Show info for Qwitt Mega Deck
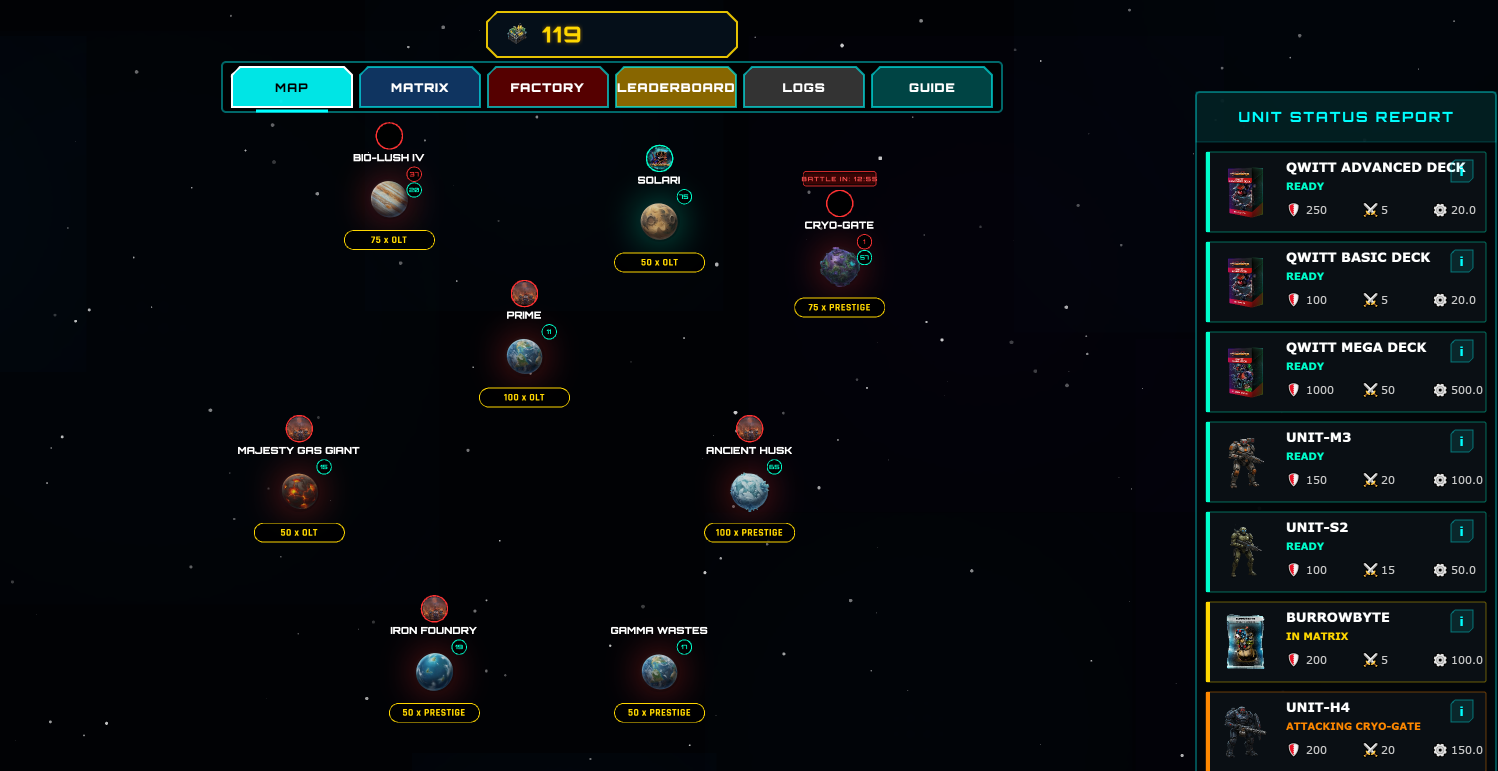The image size is (1498, 771). click(1461, 352)
